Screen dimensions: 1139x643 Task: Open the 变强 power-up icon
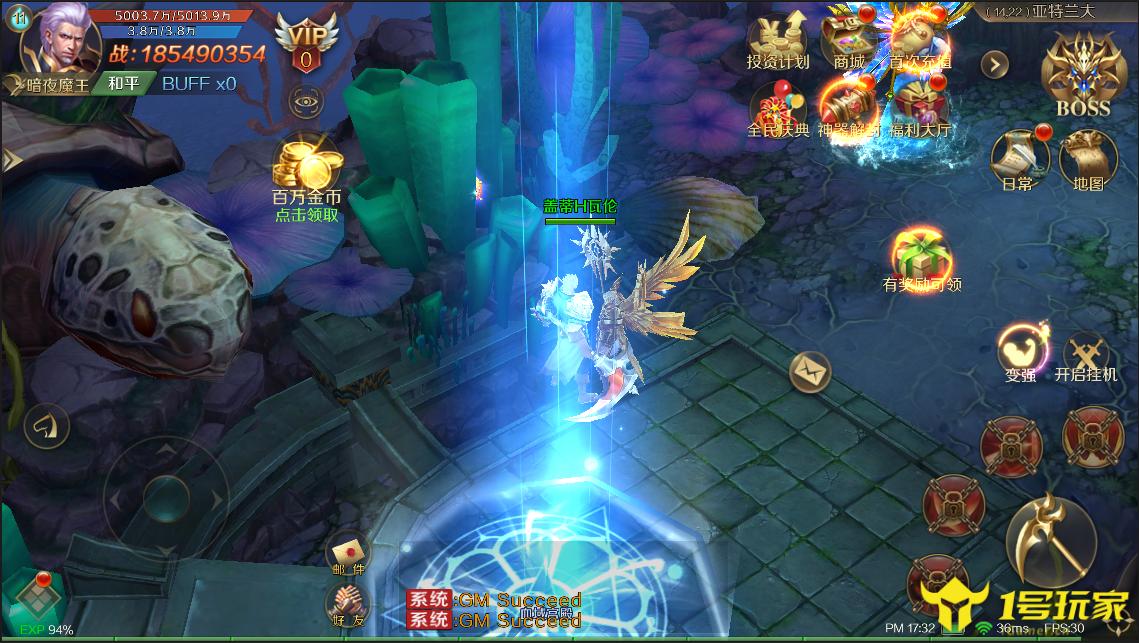pos(1020,350)
